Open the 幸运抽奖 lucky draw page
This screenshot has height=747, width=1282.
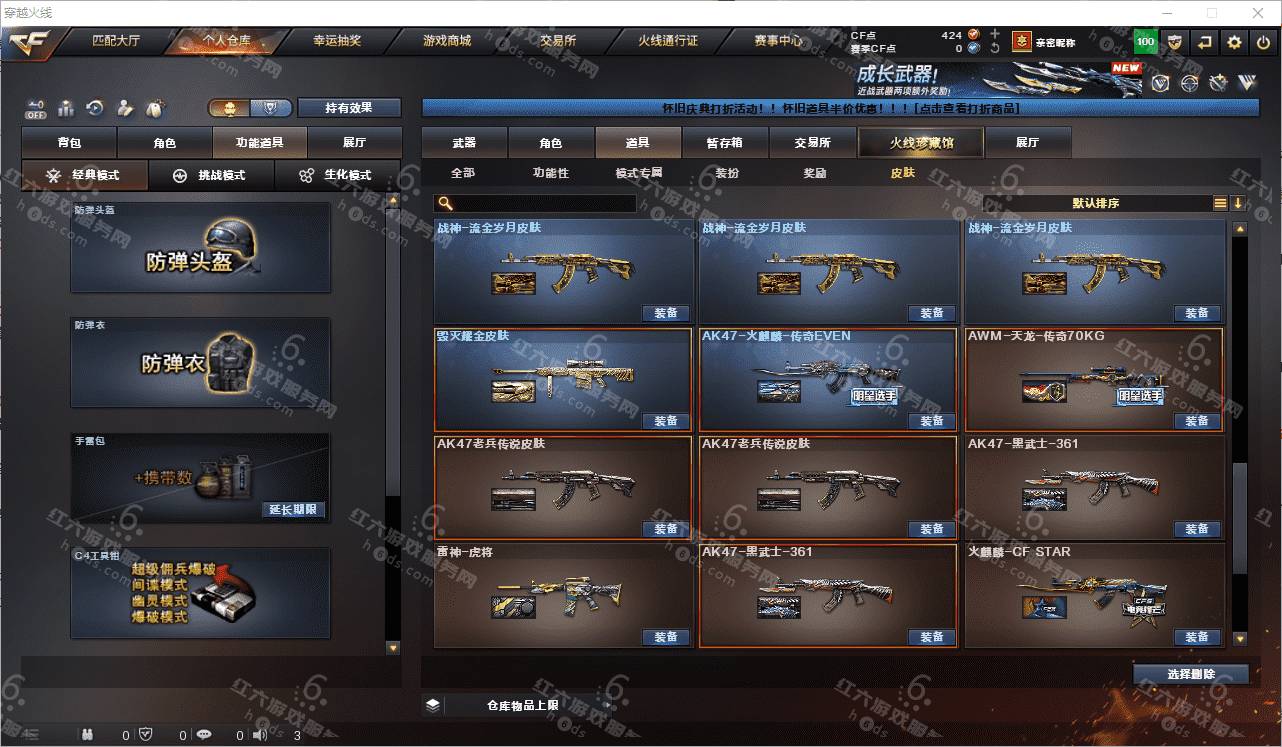[x=337, y=41]
